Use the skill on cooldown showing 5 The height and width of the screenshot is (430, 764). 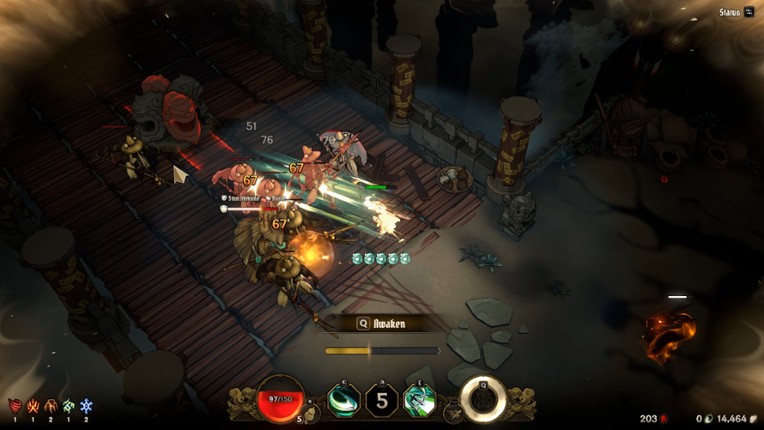381,401
